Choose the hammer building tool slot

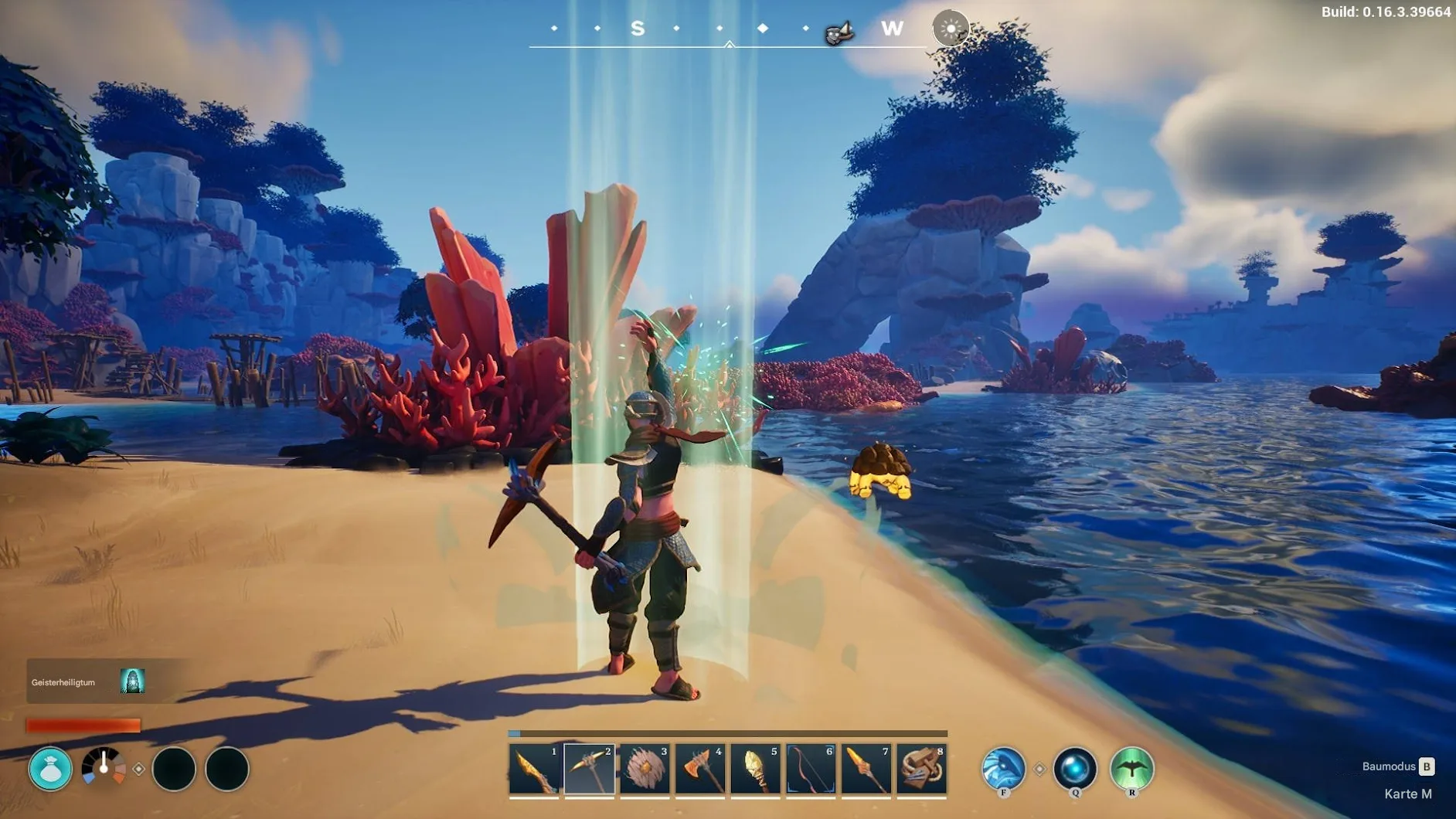coord(922,770)
